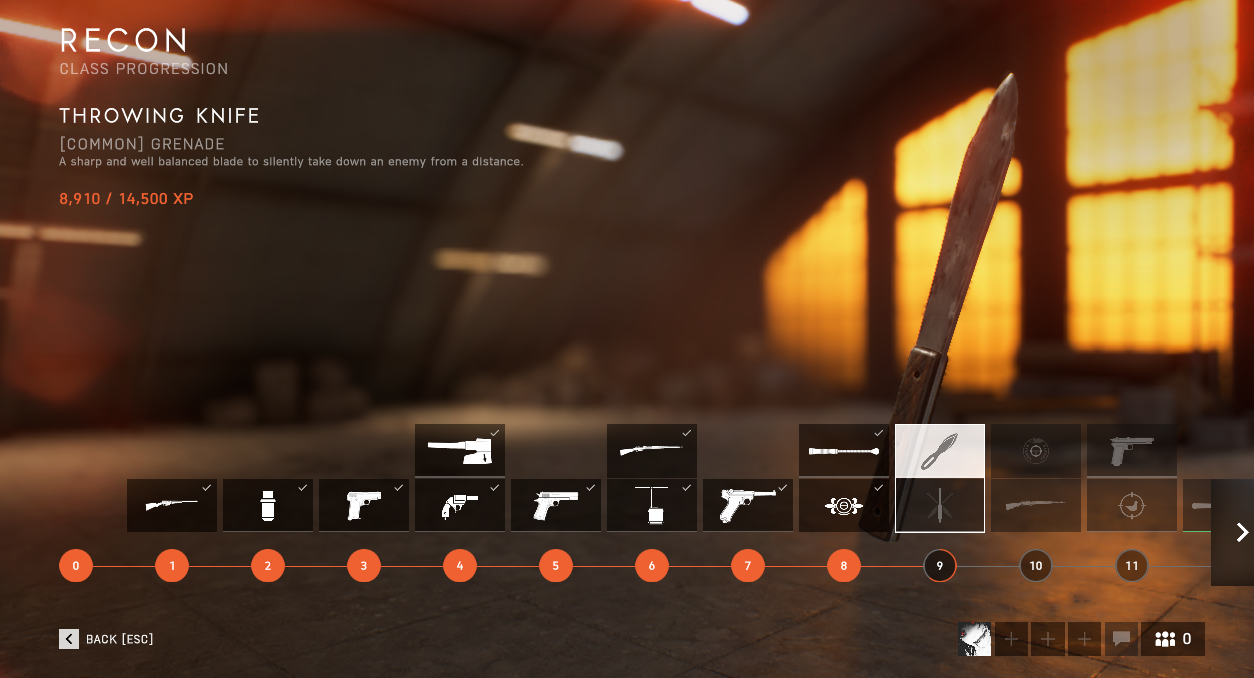The height and width of the screenshot is (678, 1254).
Task: Select the smoke canister grenade tile
Action: pos(267,505)
